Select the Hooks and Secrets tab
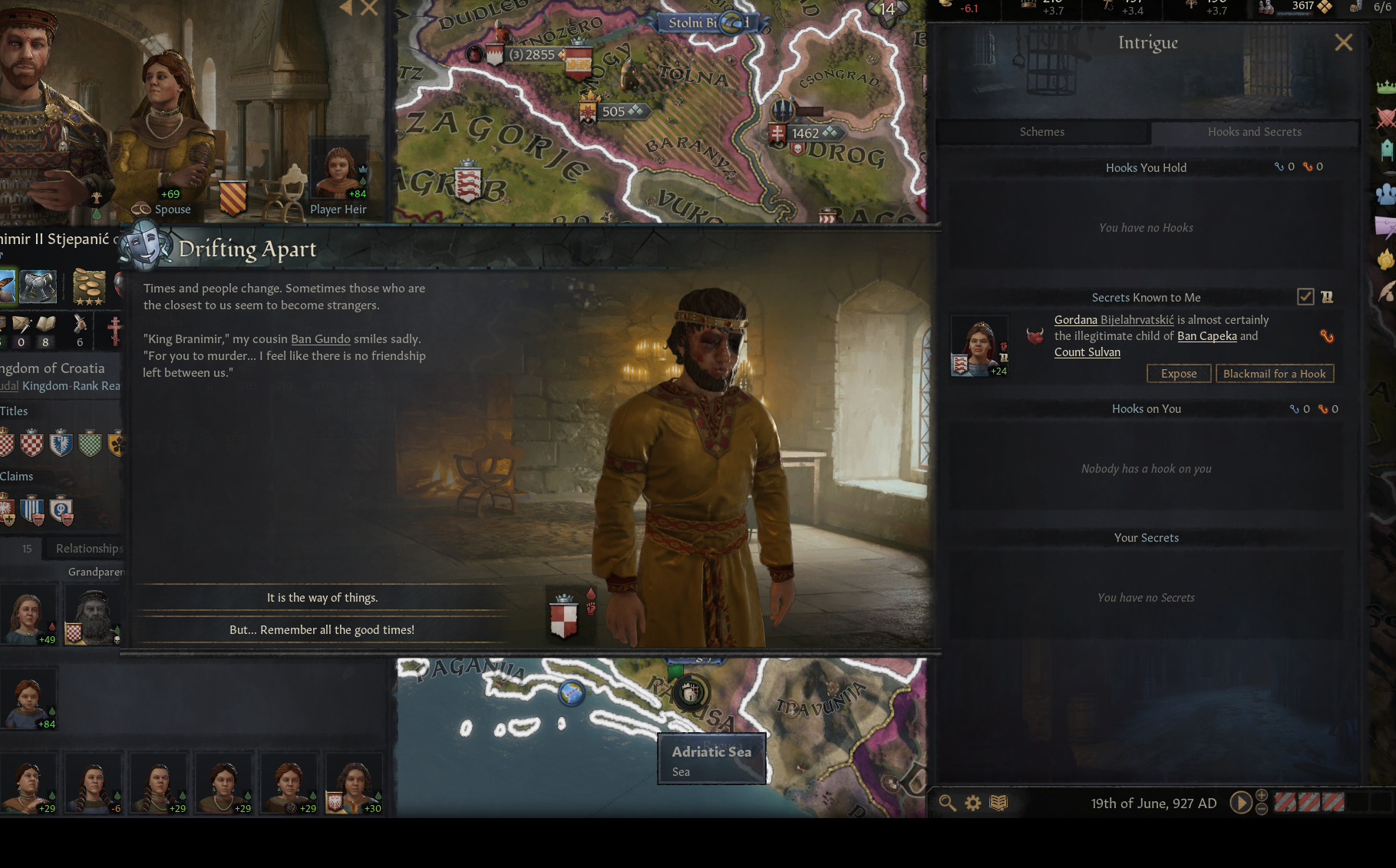The width and height of the screenshot is (1396, 868). 1254,132
